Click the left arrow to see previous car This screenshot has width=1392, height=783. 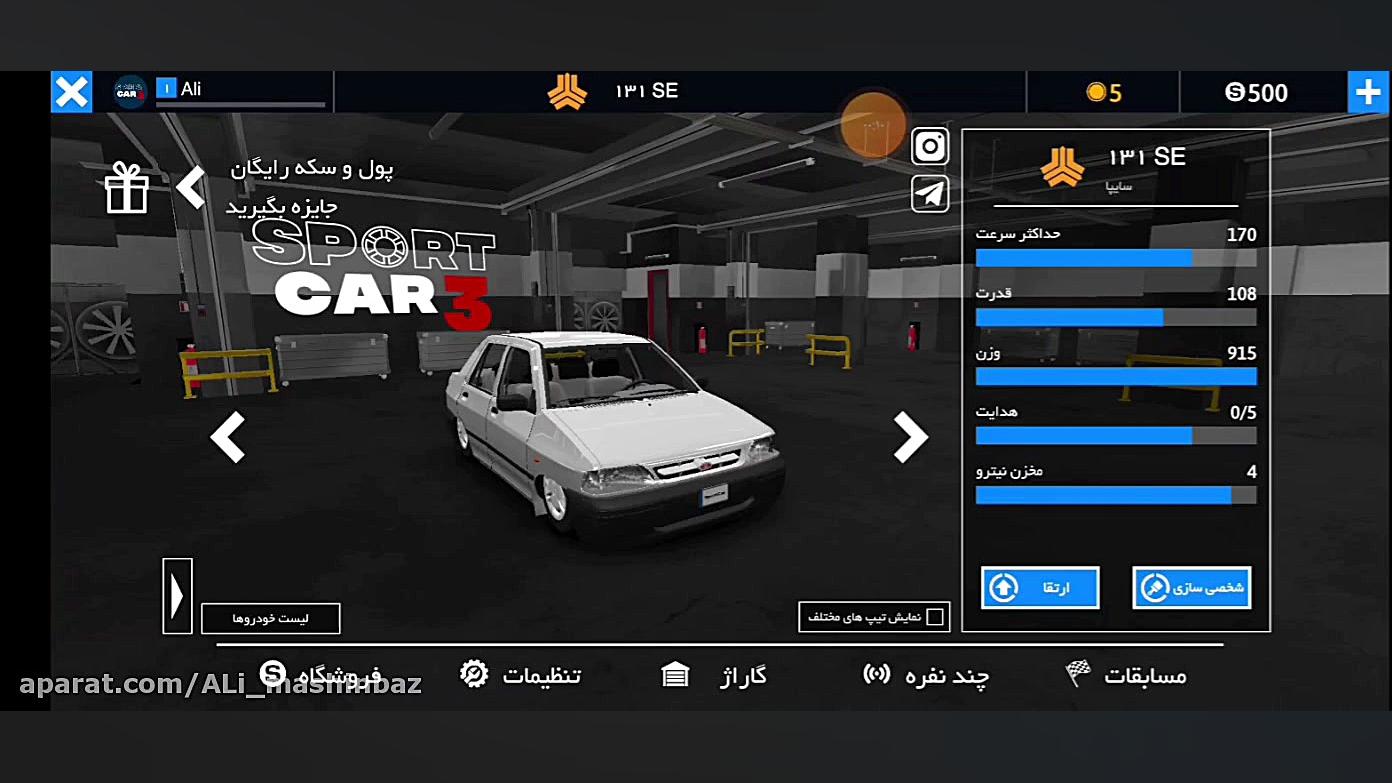[228, 437]
